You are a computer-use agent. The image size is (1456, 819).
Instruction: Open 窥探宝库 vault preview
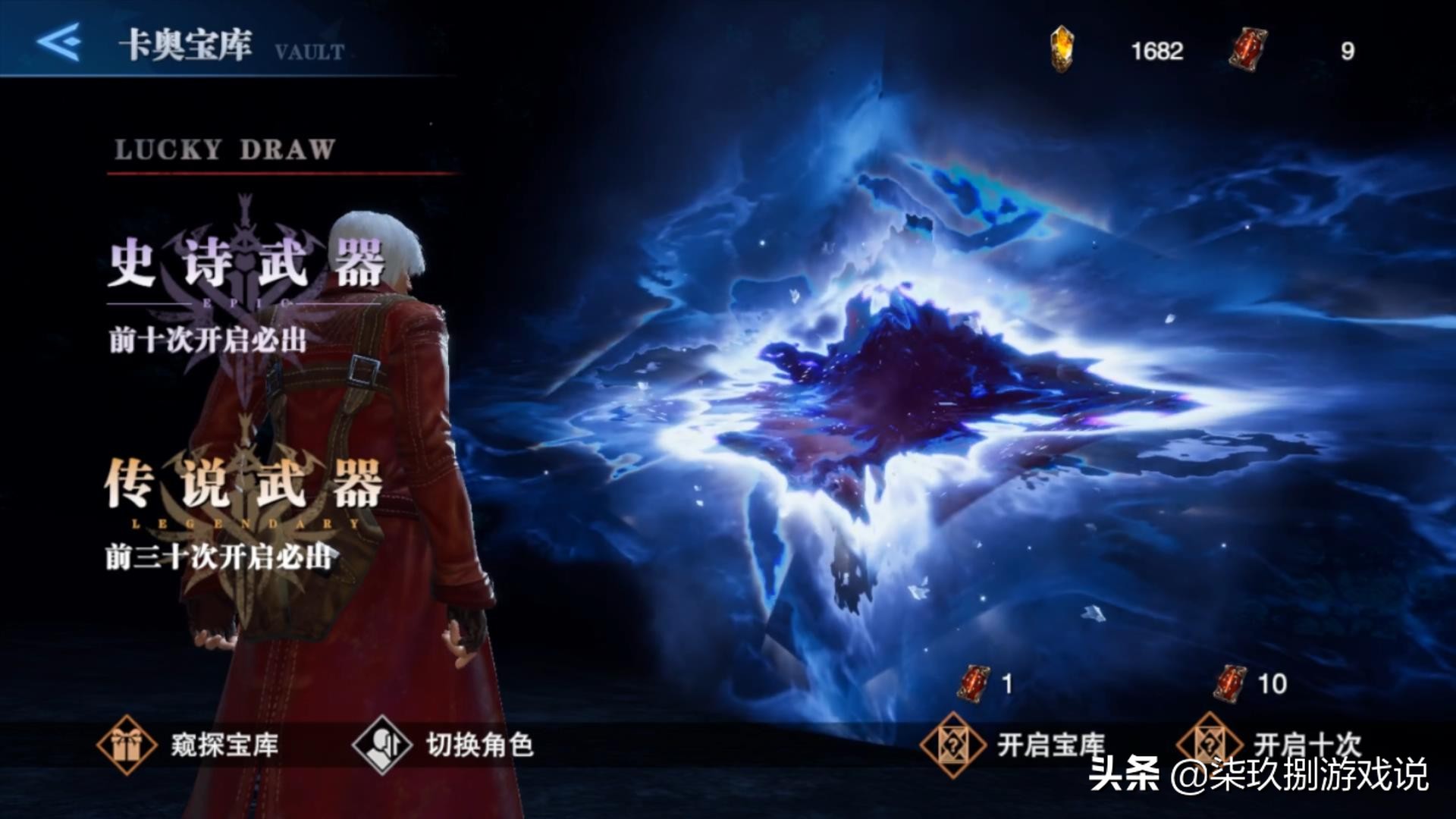pos(189,745)
